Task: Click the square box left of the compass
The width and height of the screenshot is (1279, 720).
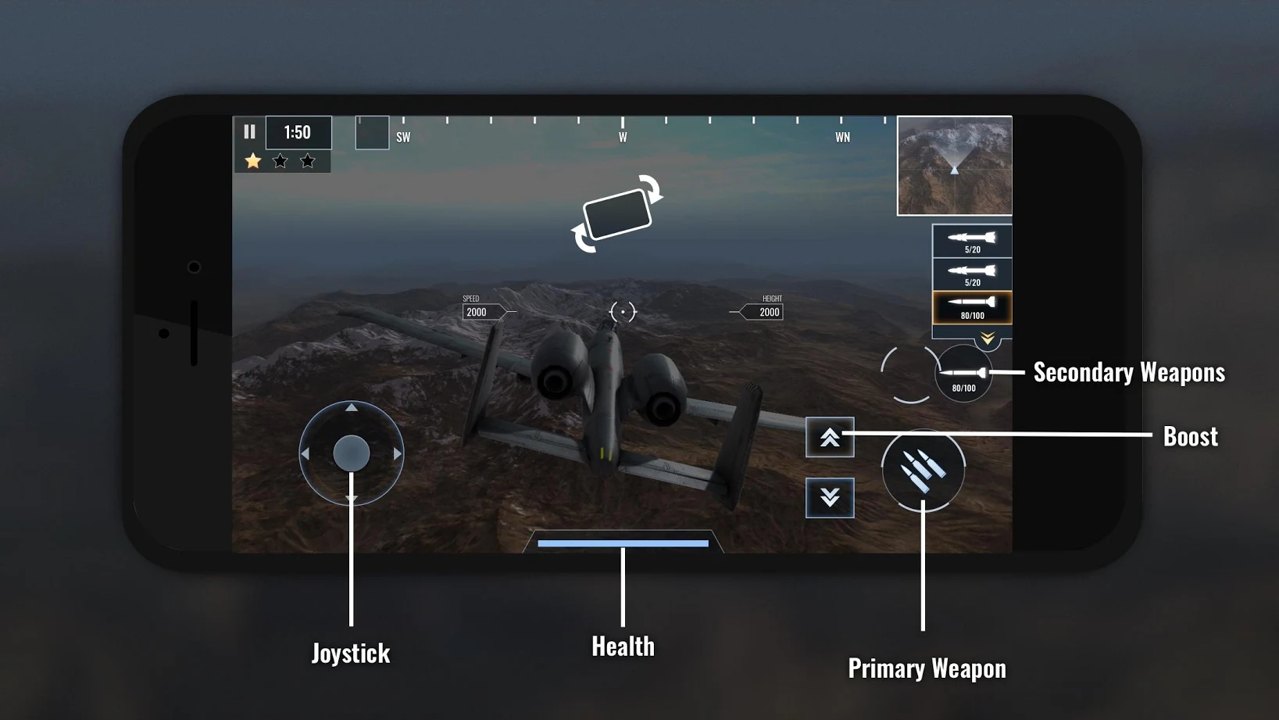Action: tap(372, 133)
